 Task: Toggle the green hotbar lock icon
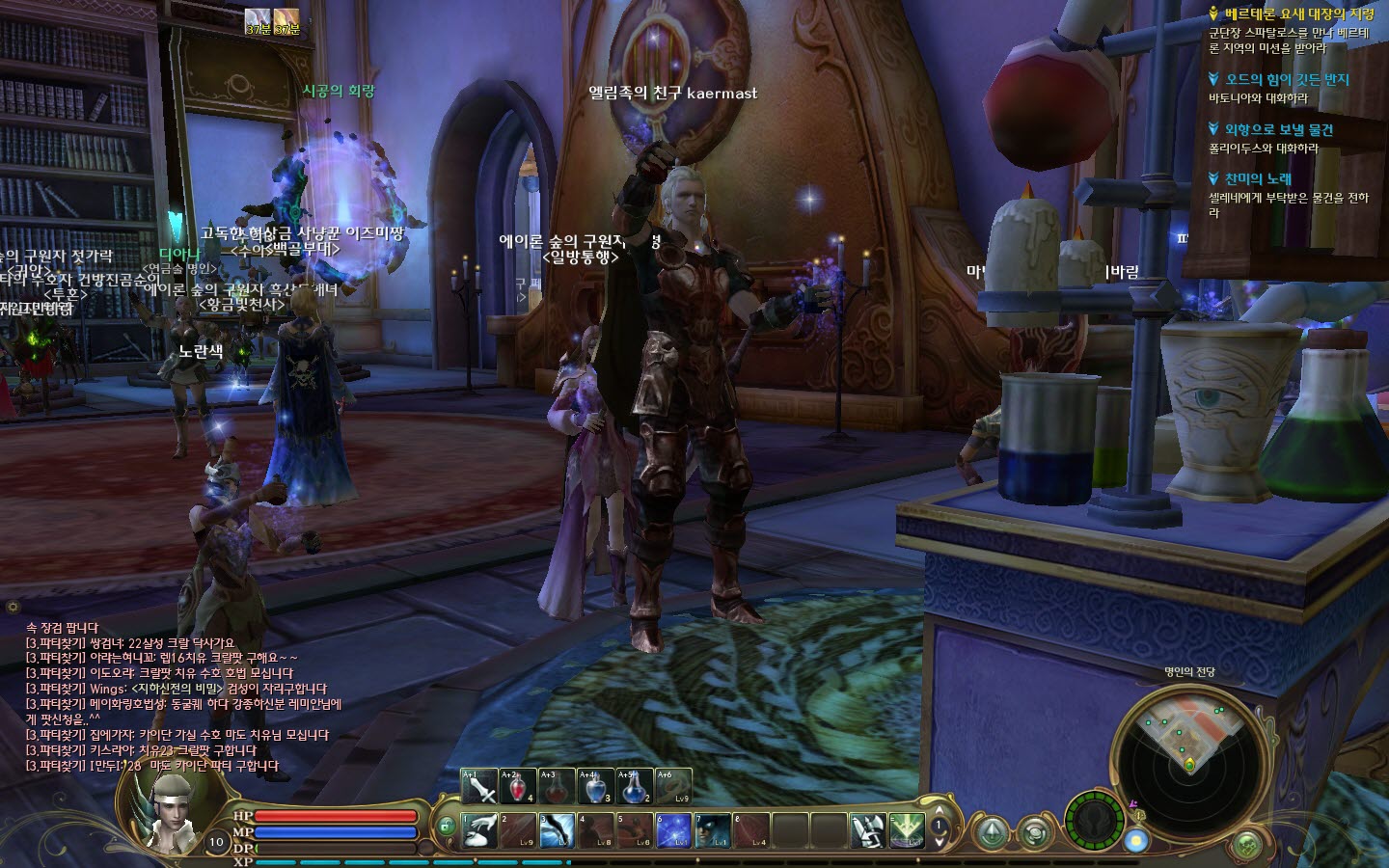446,826
